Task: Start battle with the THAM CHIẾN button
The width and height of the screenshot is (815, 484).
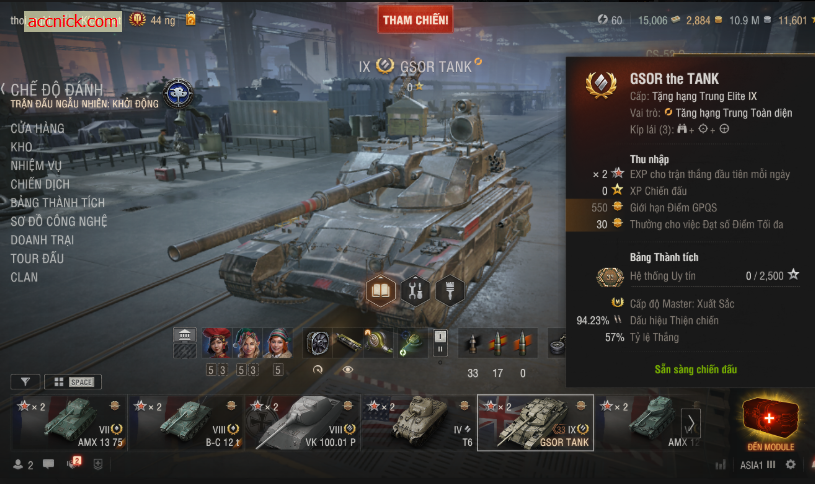Action: [x=415, y=19]
